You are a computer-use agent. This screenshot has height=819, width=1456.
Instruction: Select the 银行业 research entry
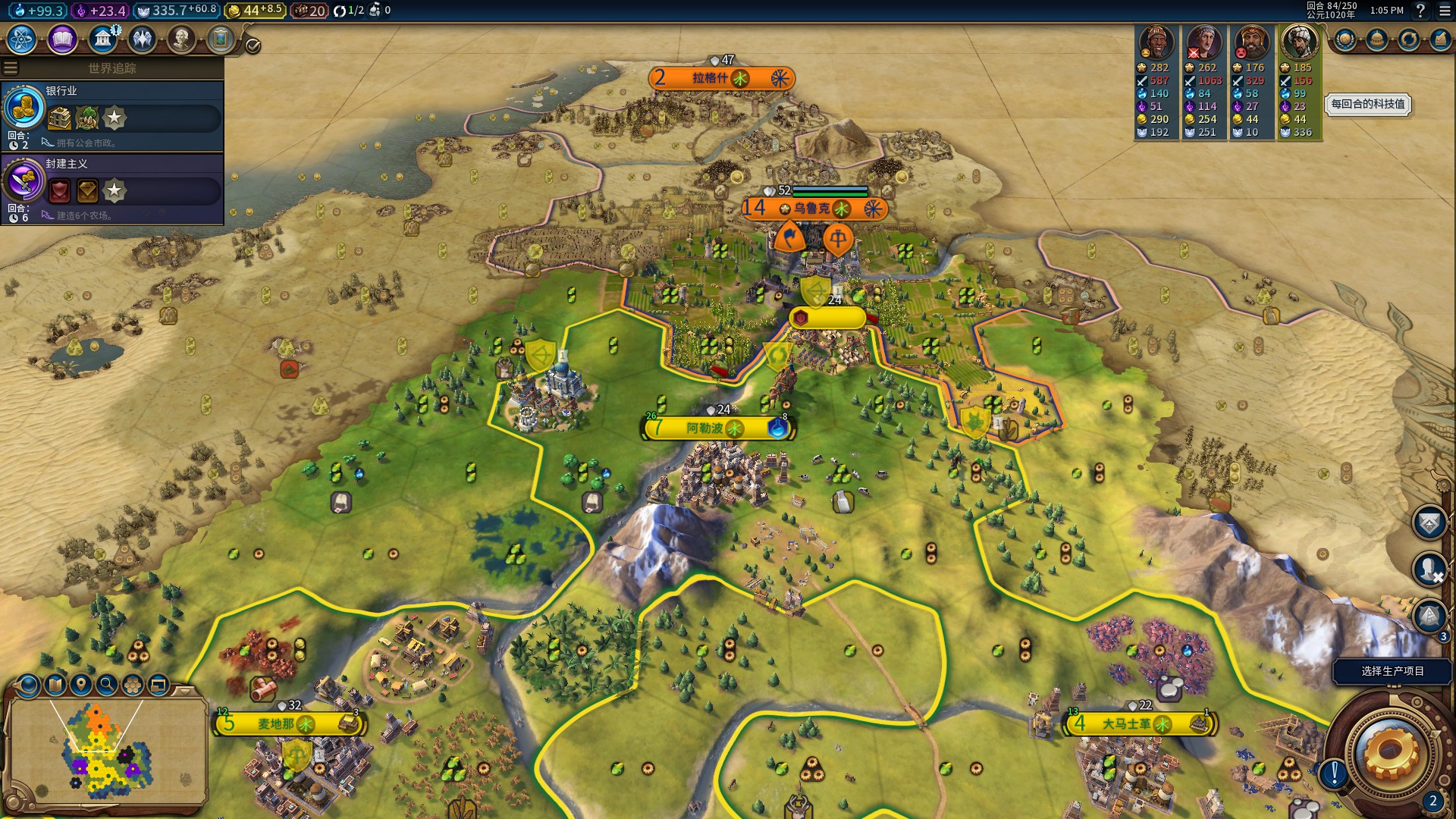112,115
